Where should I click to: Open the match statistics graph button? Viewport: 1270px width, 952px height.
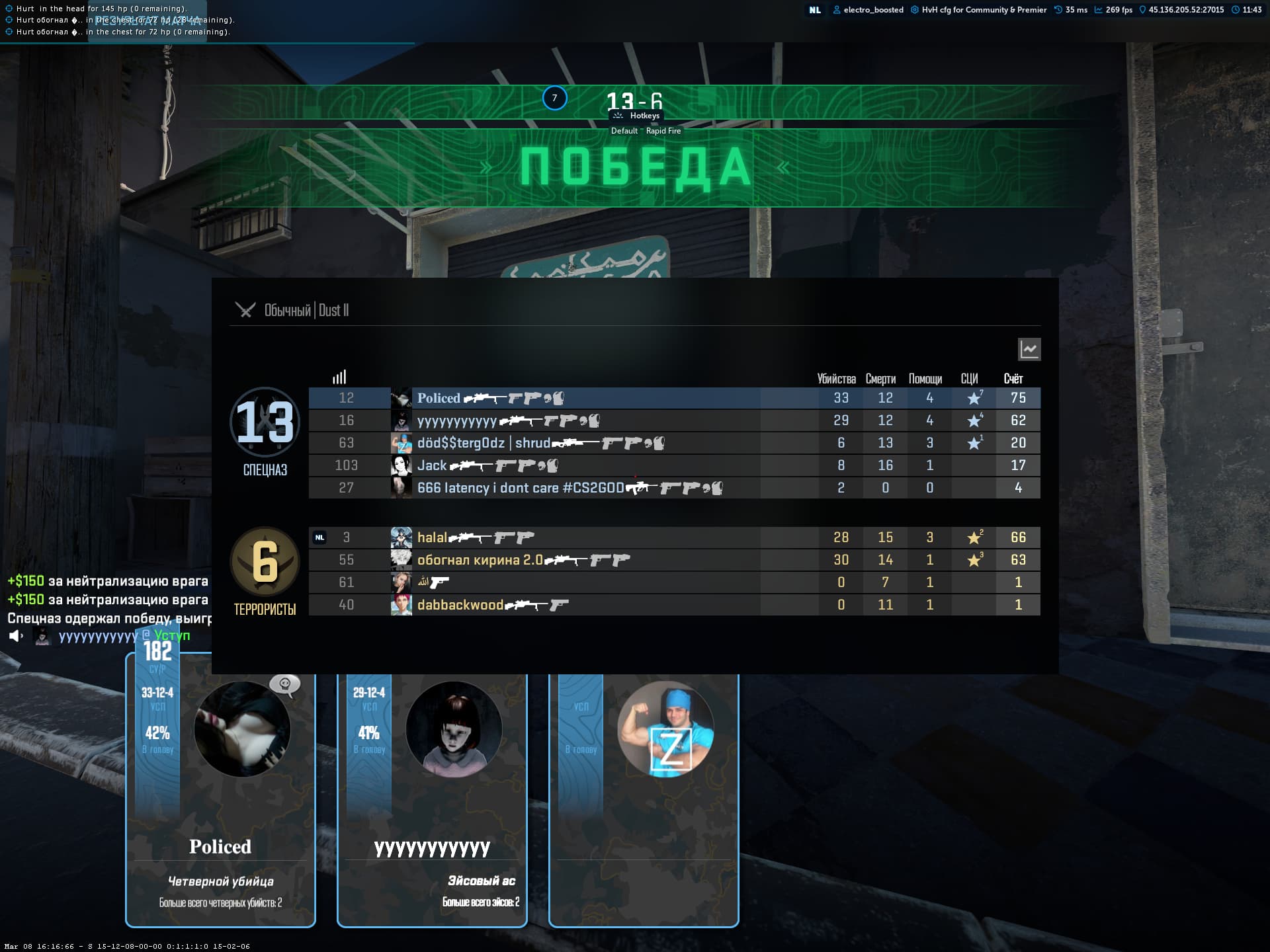coord(1029,349)
